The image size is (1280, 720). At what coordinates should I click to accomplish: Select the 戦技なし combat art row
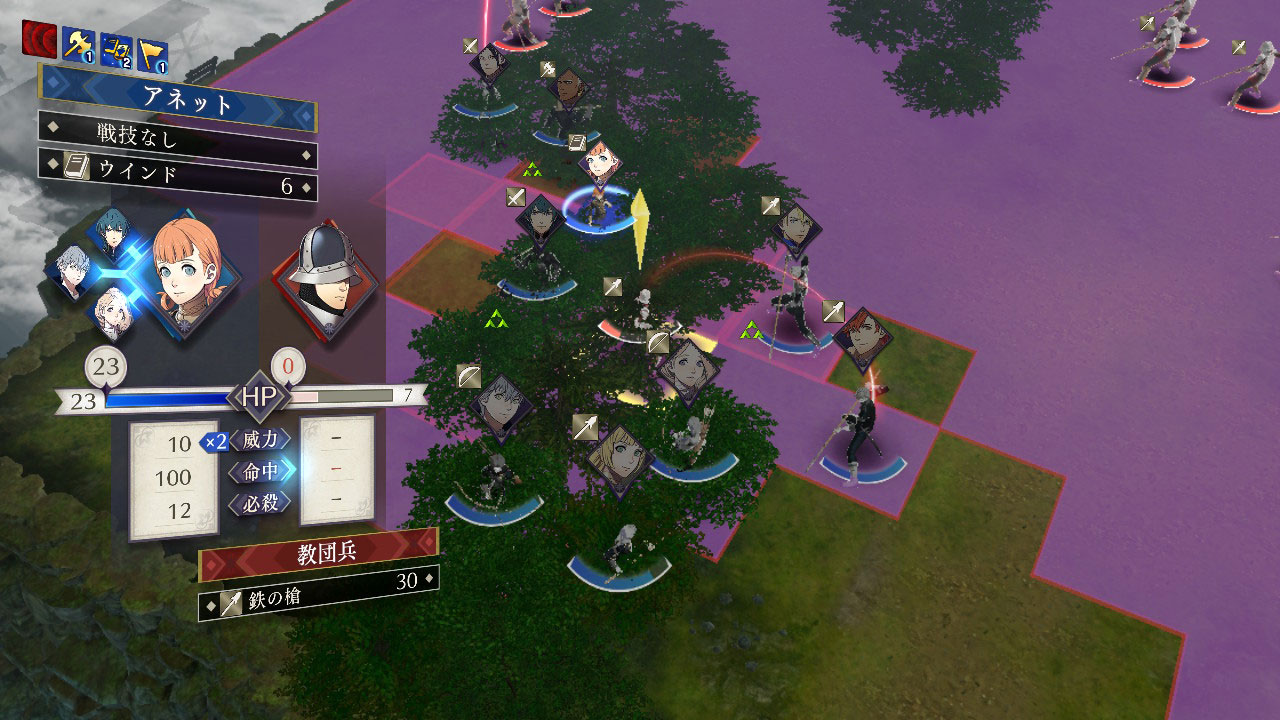(x=180, y=135)
